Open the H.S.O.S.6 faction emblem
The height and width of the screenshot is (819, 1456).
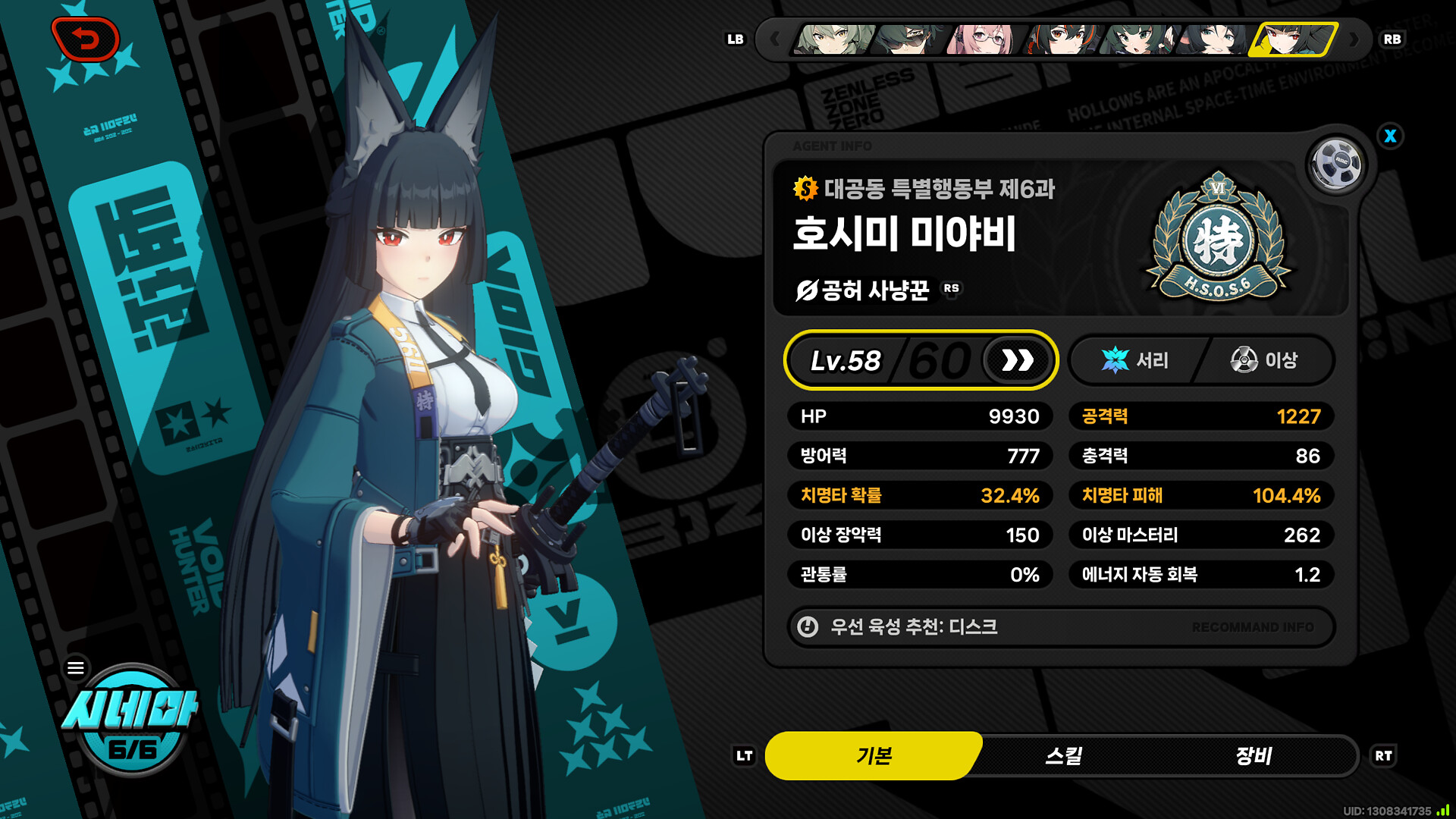tap(1217, 237)
